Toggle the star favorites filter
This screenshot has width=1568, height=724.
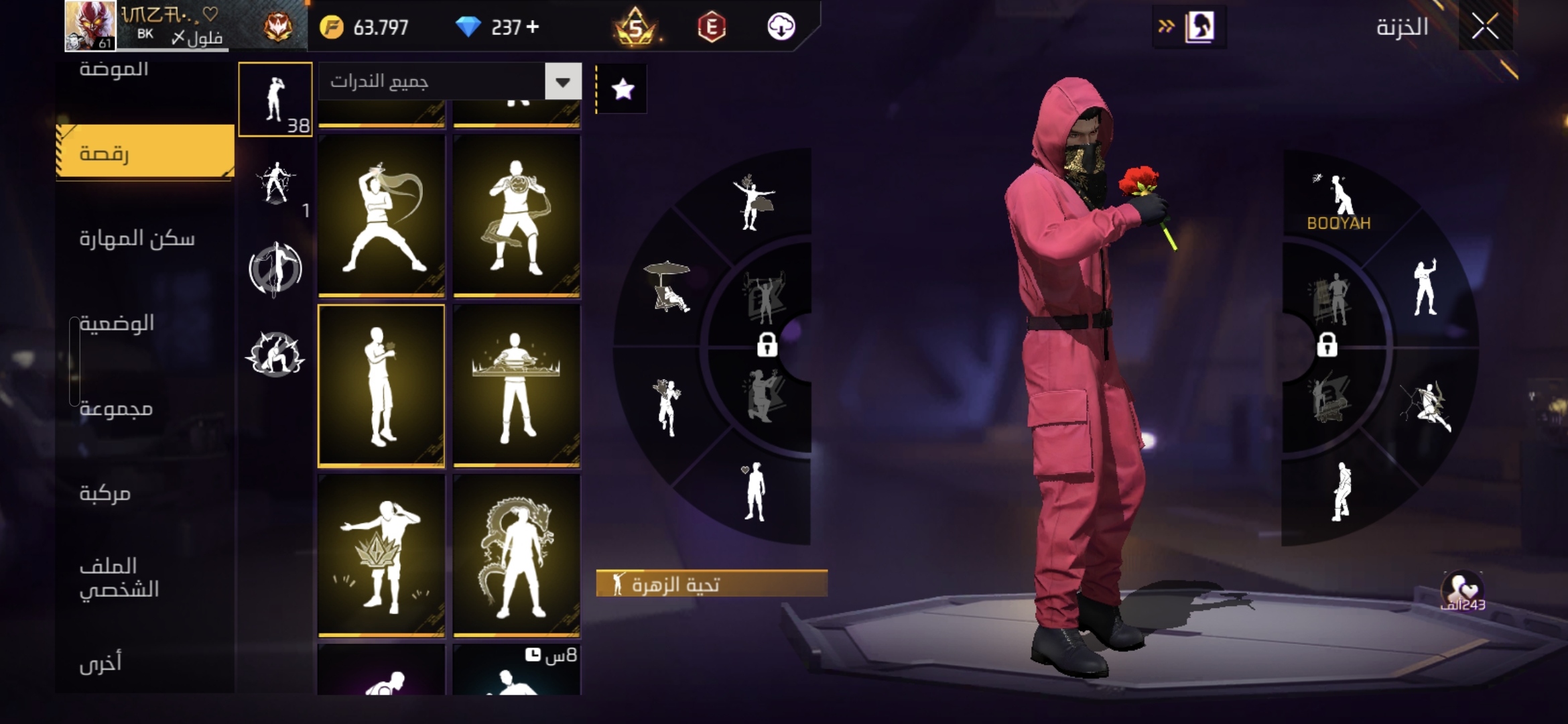pos(623,88)
